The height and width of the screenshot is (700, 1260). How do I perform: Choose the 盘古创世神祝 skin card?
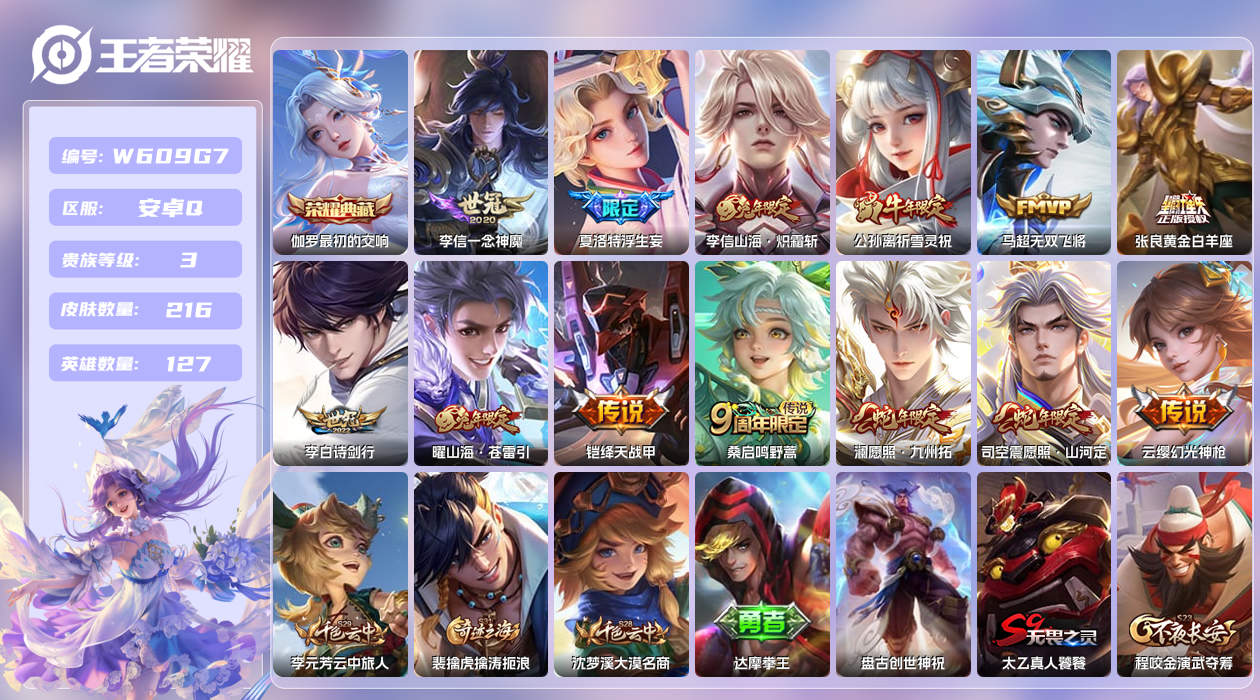903,574
